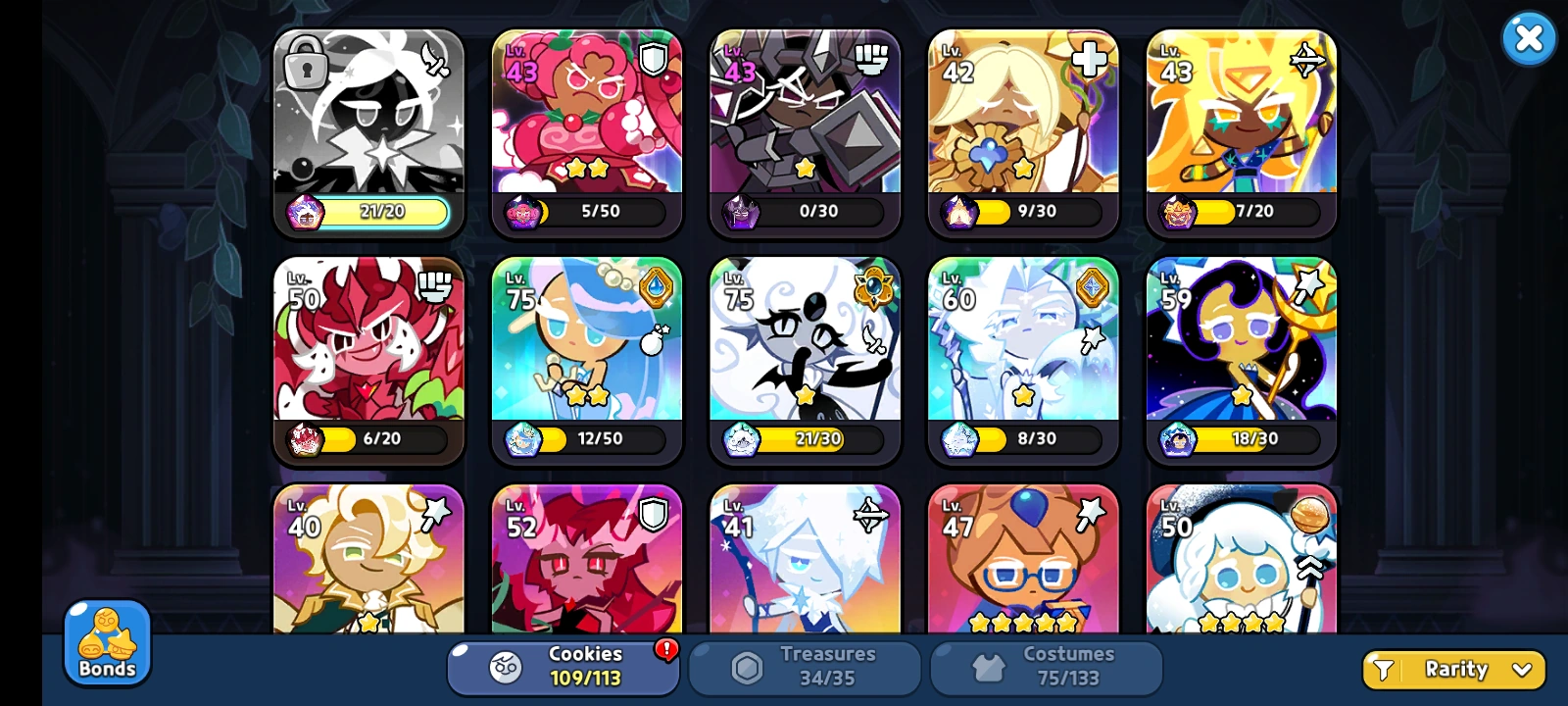Select the magic wand icon on Lv 59 cookie
1568x706 pixels.
[1307, 285]
